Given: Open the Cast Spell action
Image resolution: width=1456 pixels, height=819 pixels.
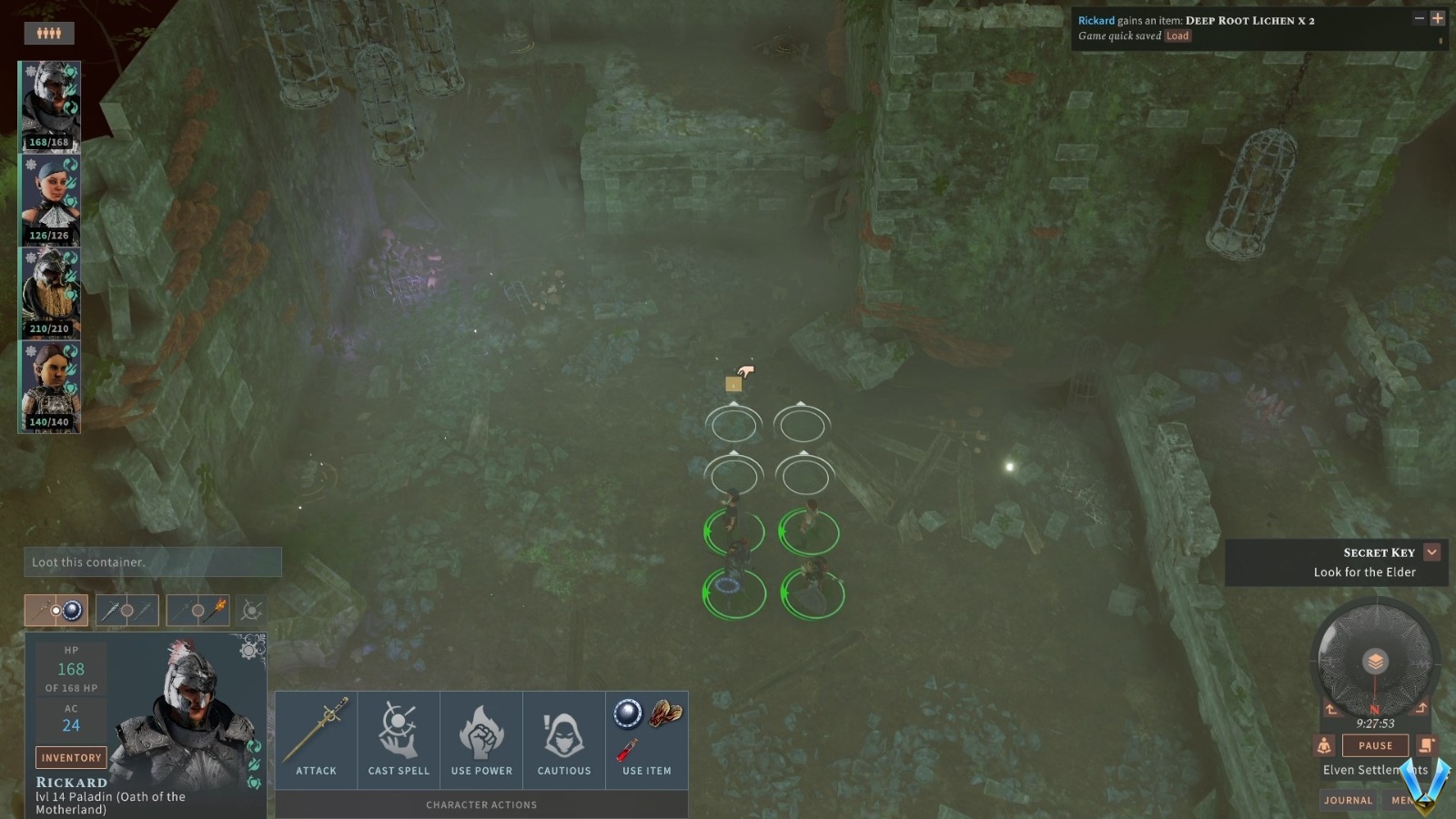Looking at the screenshot, I should pyautogui.click(x=399, y=728).
